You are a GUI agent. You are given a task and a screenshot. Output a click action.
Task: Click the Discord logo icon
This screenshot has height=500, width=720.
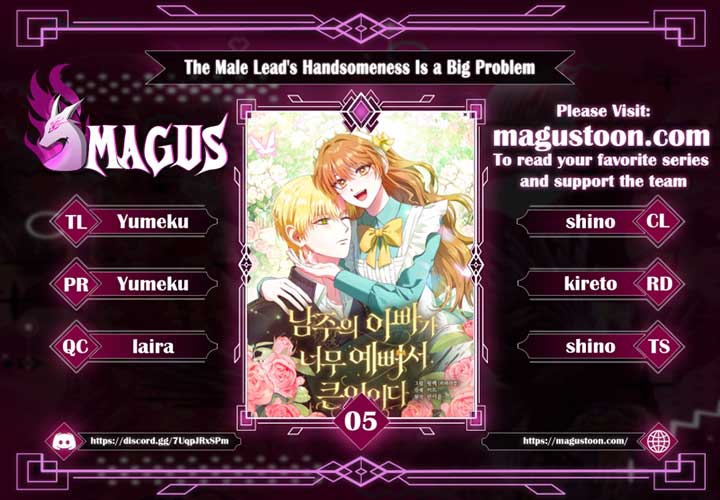pyautogui.click(x=62, y=440)
